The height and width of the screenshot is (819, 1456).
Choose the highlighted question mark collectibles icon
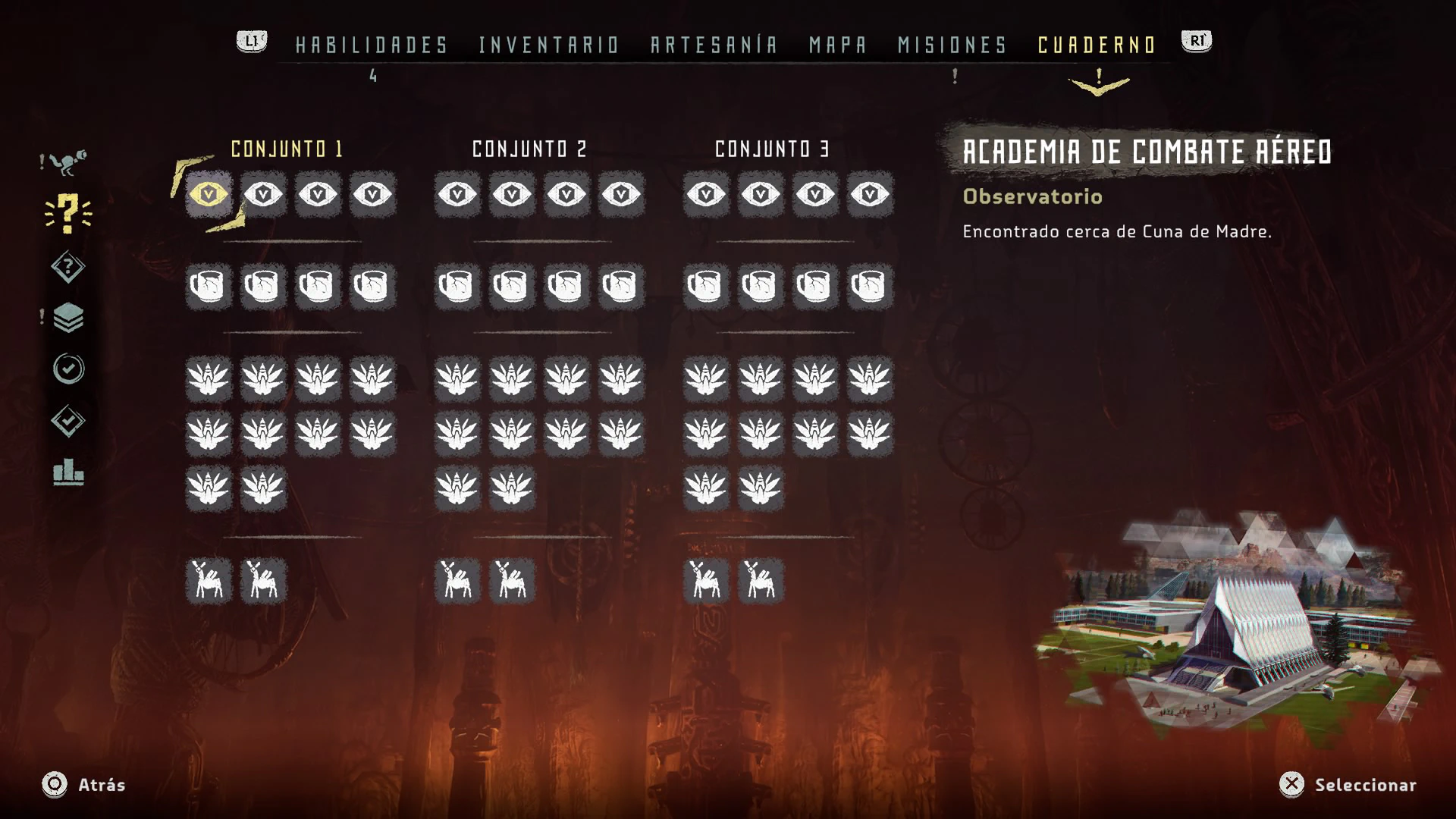tap(68, 213)
